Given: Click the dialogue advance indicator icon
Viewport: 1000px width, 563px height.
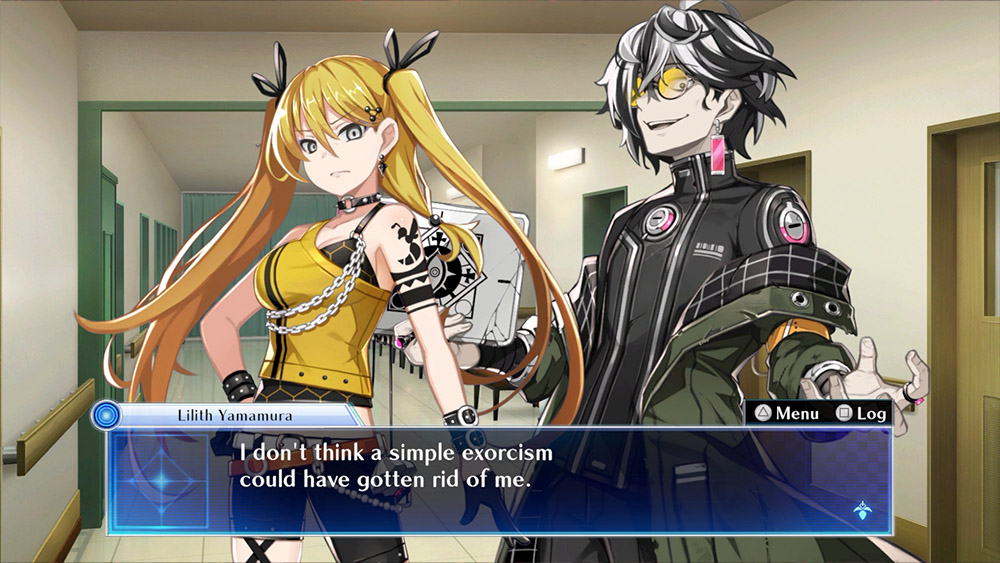Looking at the screenshot, I should [860, 509].
